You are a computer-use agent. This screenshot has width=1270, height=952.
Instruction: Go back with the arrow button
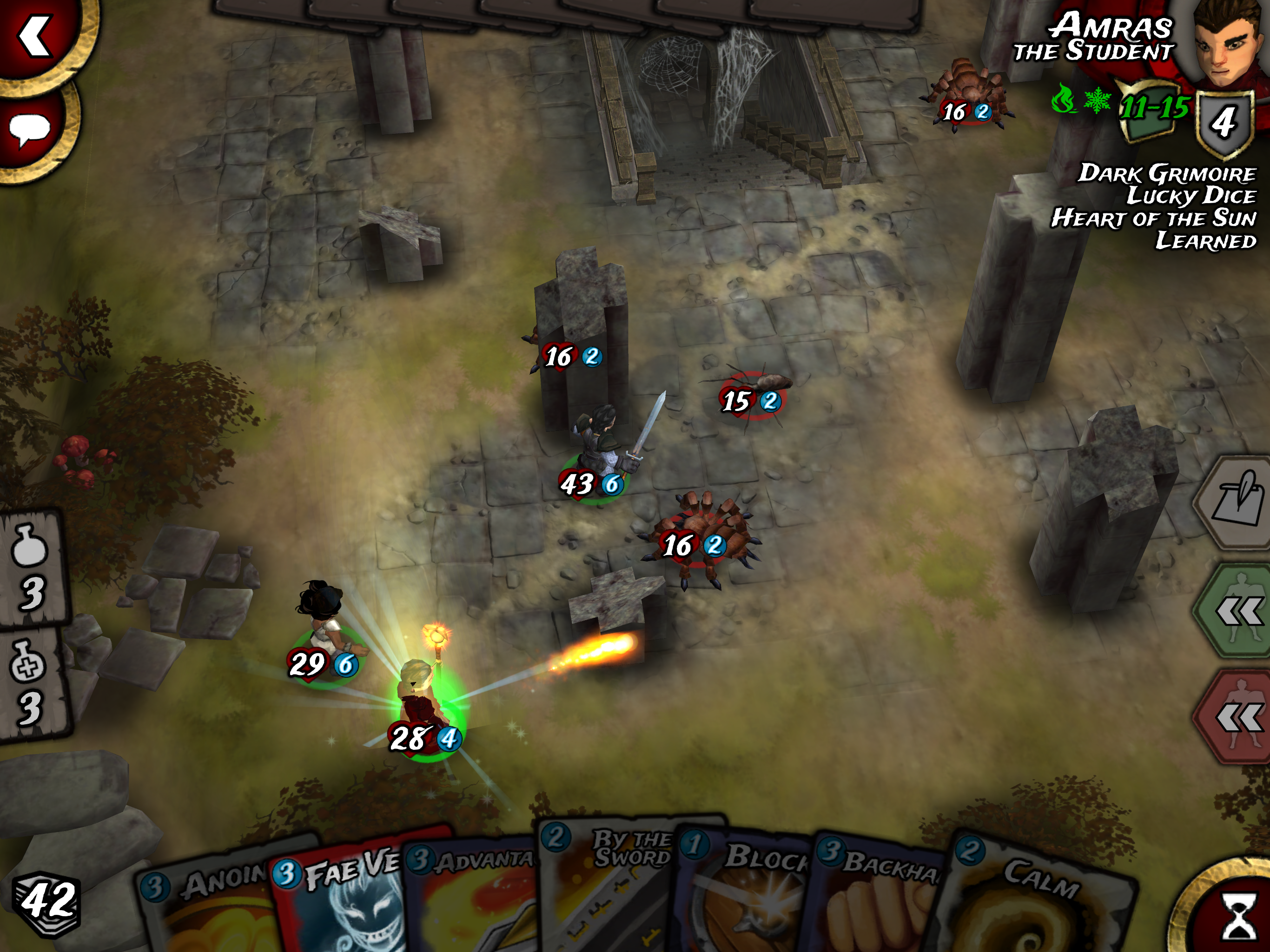coord(37,37)
